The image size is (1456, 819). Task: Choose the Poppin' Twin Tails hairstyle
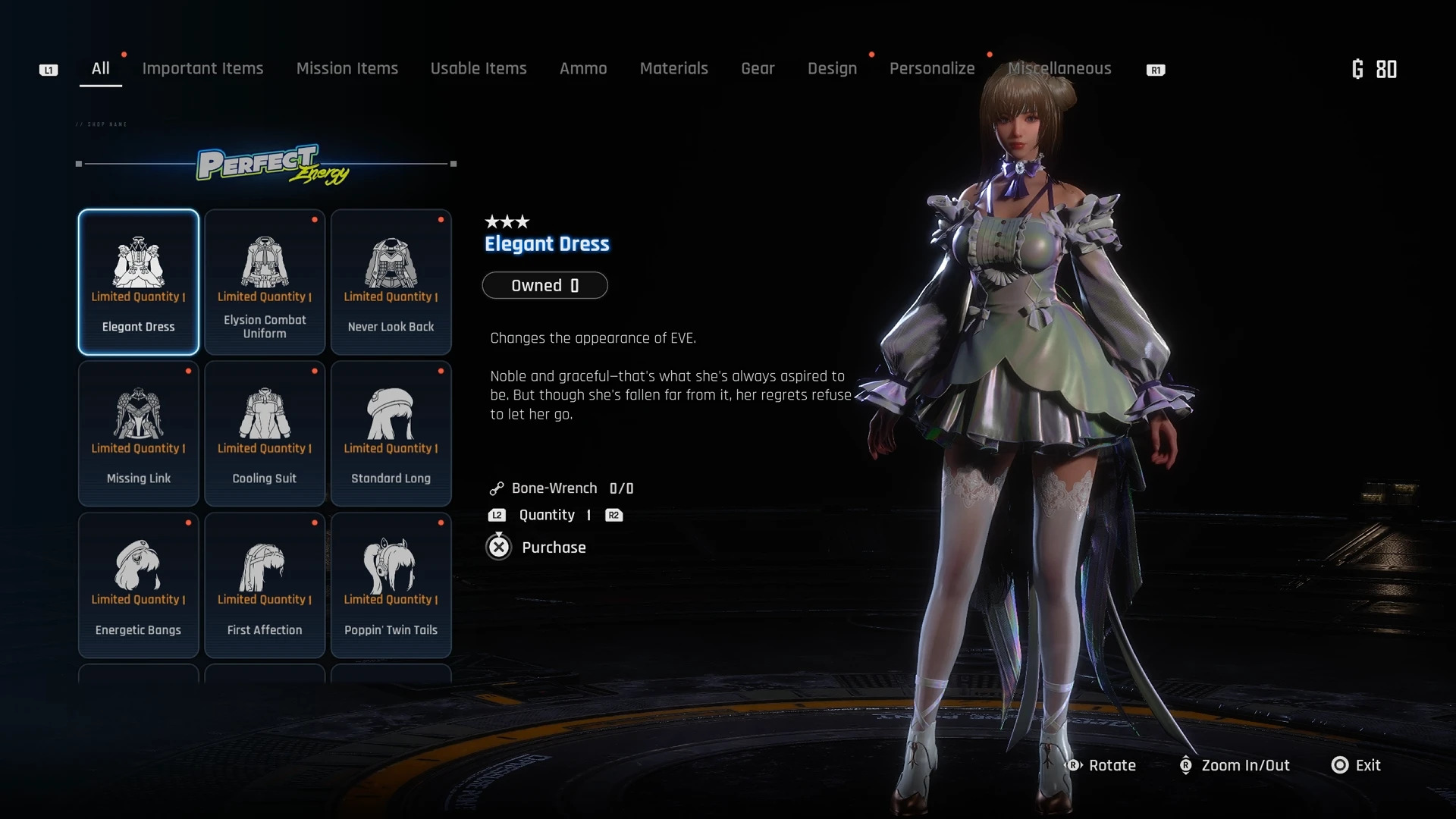tap(391, 585)
